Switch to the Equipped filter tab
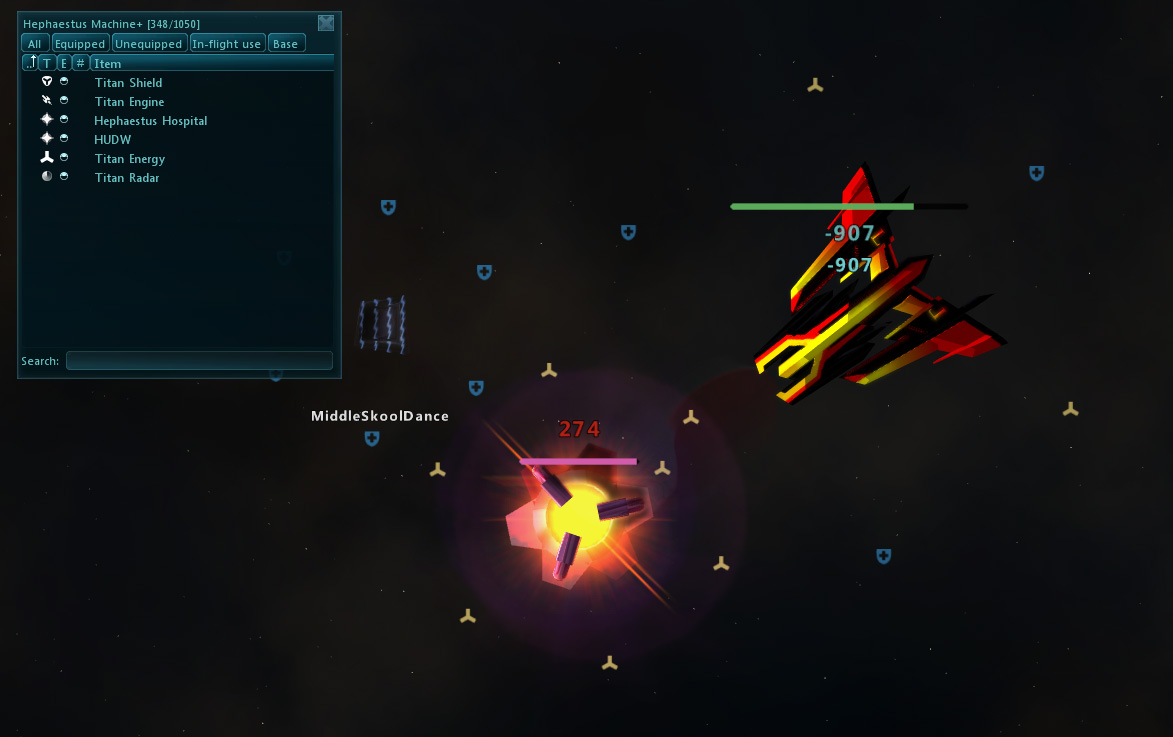The height and width of the screenshot is (737, 1173). tap(80, 44)
